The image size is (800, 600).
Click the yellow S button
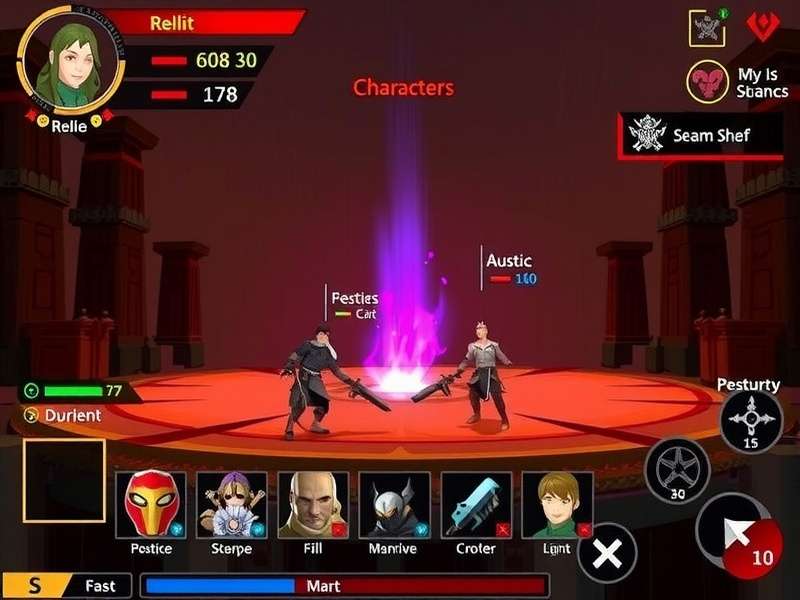point(35,586)
